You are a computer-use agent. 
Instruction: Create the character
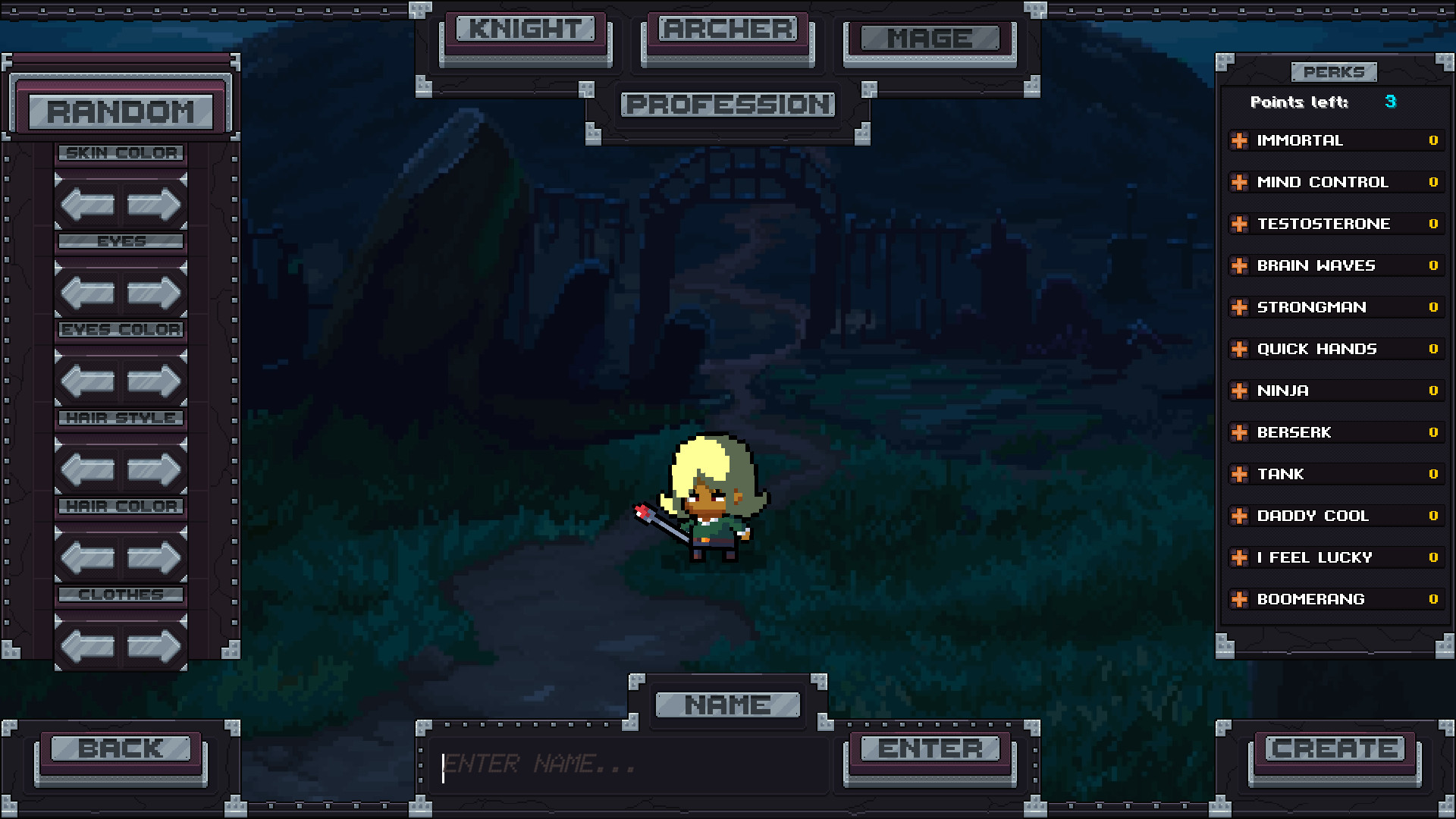click(1335, 749)
